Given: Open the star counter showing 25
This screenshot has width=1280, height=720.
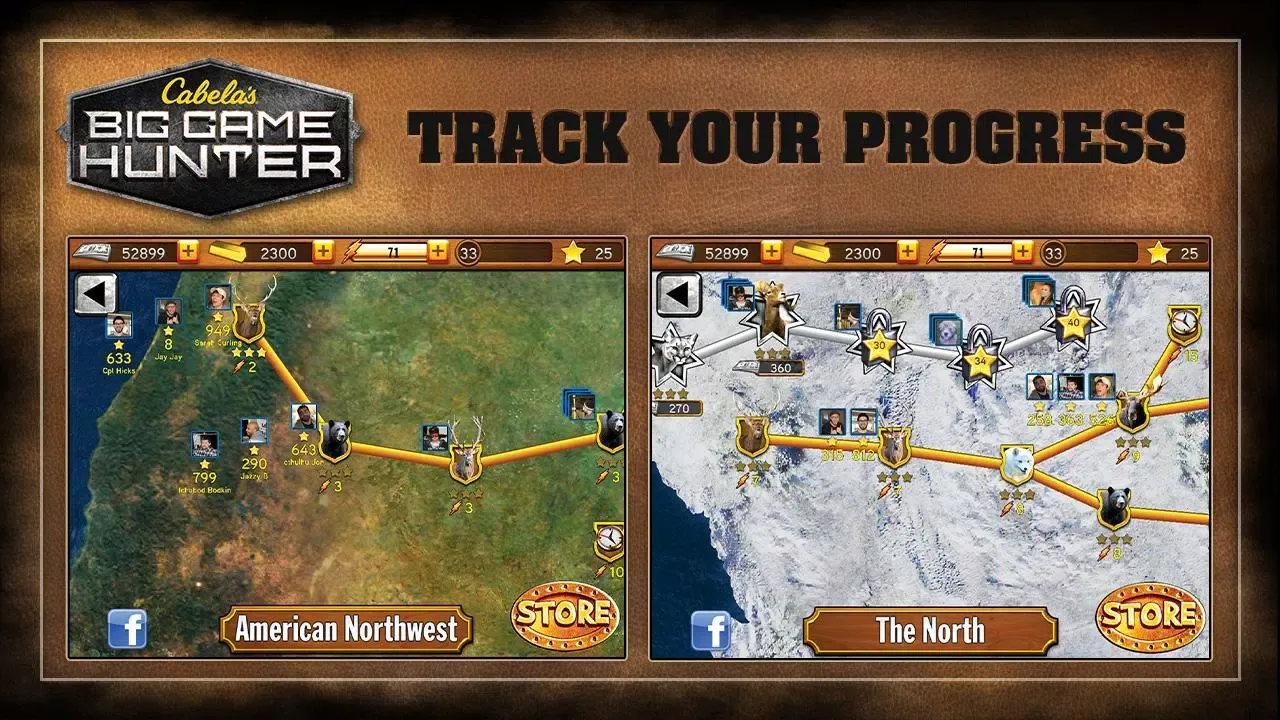Looking at the screenshot, I should pyautogui.click(x=590, y=253).
